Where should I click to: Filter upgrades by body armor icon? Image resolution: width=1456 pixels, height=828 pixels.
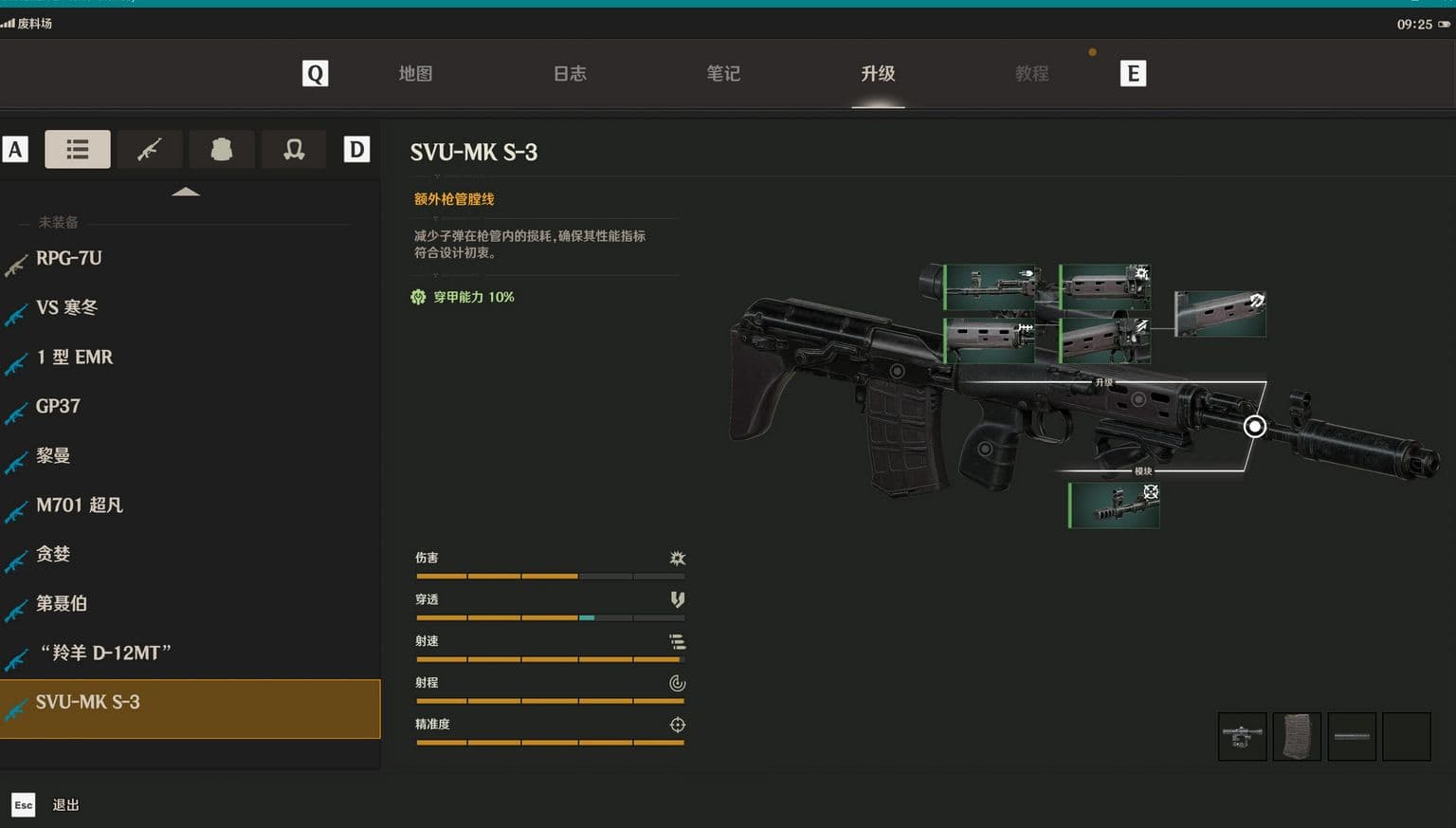[222, 150]
